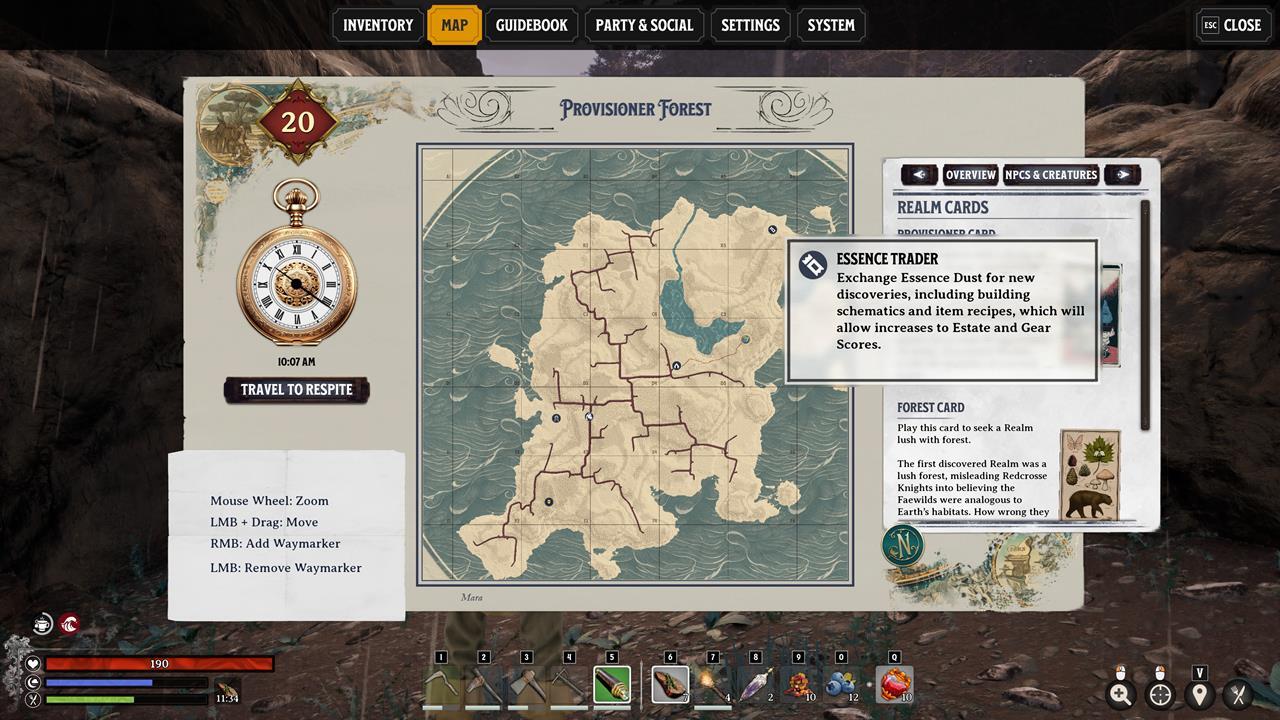The width and height of the screenshot is (1280, 720).
Task: Select the purple umbrella hotbar slot
Action: tap(755, 685)
